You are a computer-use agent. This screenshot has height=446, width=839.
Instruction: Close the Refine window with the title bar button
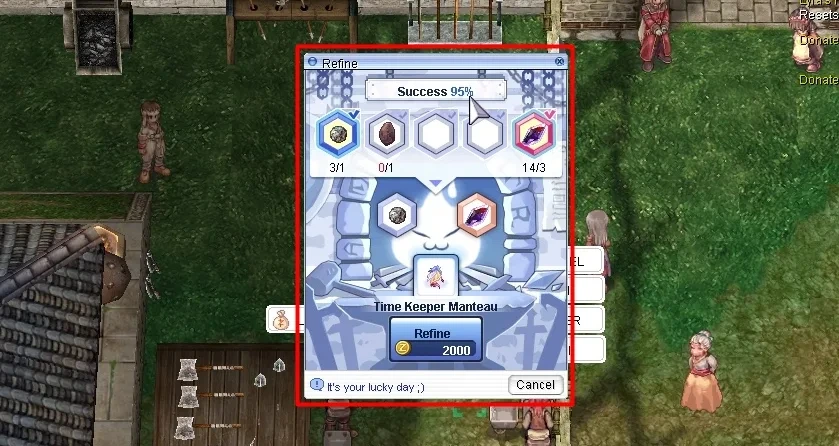pyautogui.click(x=559, y=62)
